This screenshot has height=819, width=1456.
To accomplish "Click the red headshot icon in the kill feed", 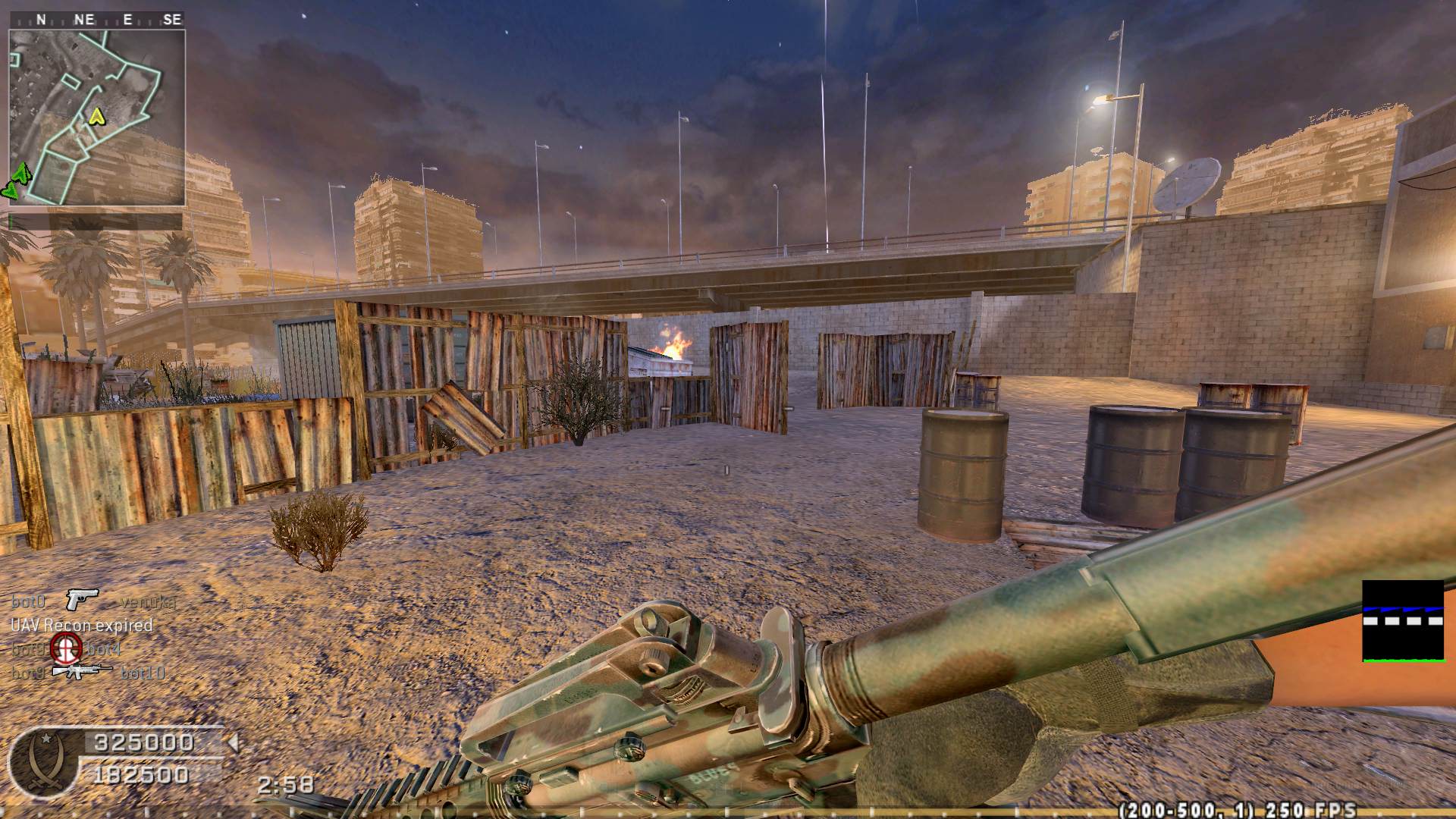I will [x=66, y=648].
